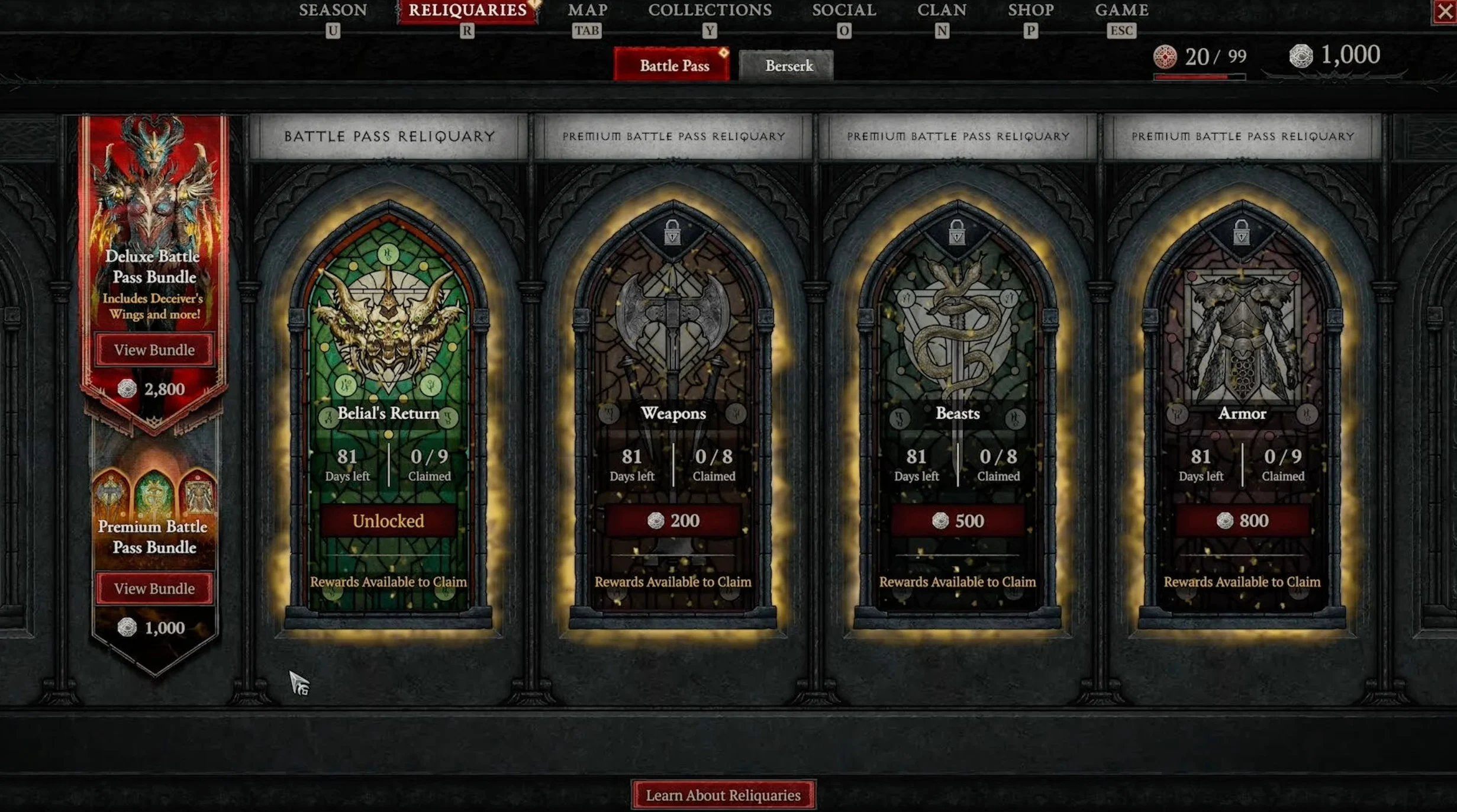Viewport: 1457px width, 812px height.
Task: View the Deluxe Battle Pass Bundle
Action: (x=154, y=350)
